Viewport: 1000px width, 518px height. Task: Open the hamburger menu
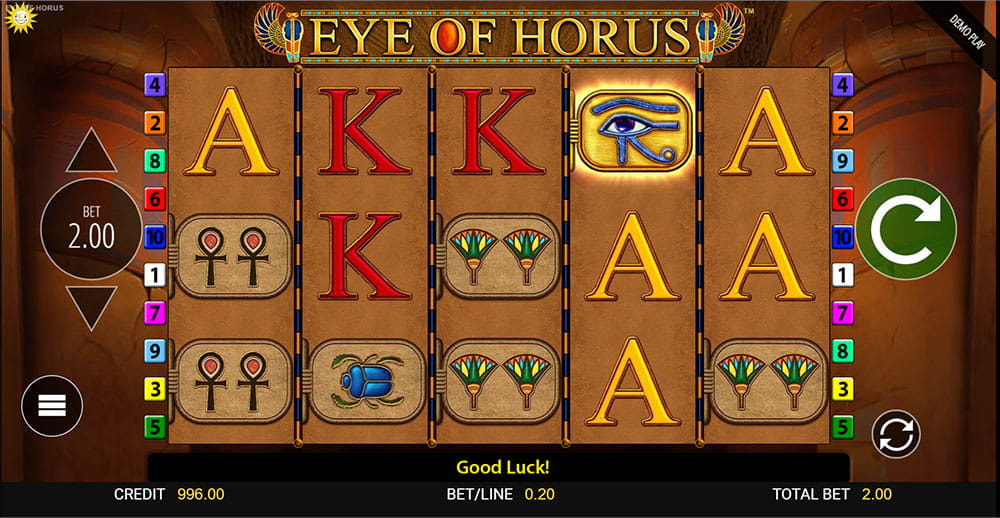pos(52,405)
